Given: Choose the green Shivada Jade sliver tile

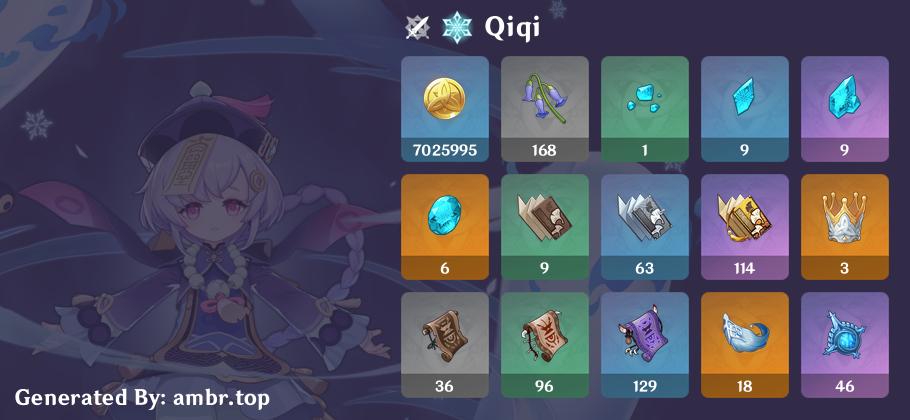Looking at the screenshot, I should (x=645, y=108).
